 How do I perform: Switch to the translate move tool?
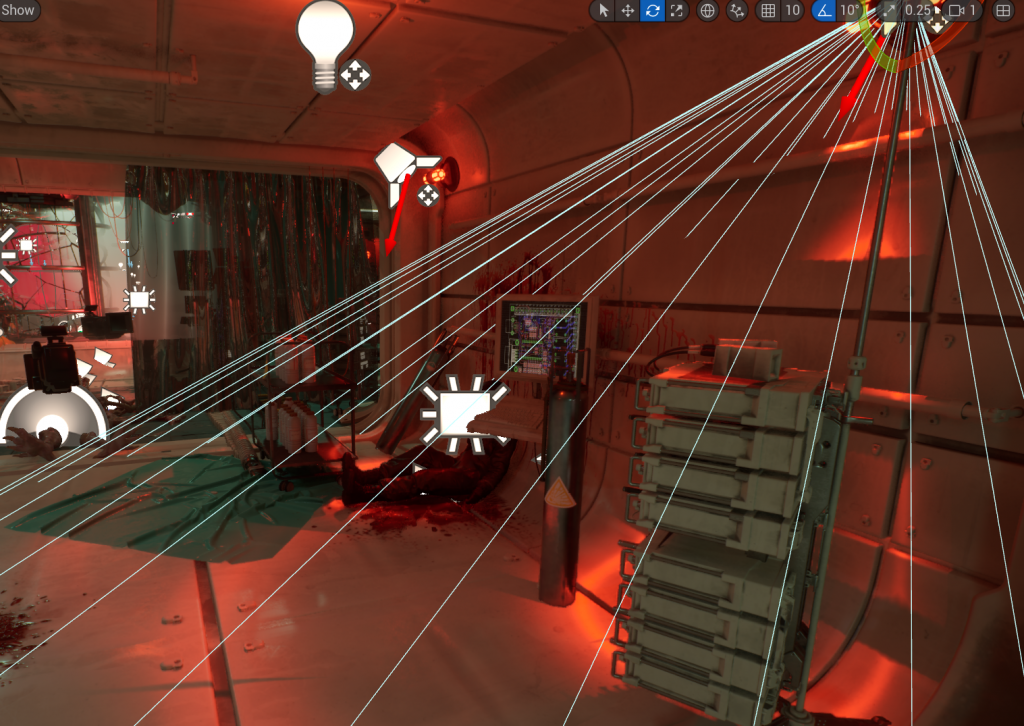pyautogui.click(x=627, y=11)
